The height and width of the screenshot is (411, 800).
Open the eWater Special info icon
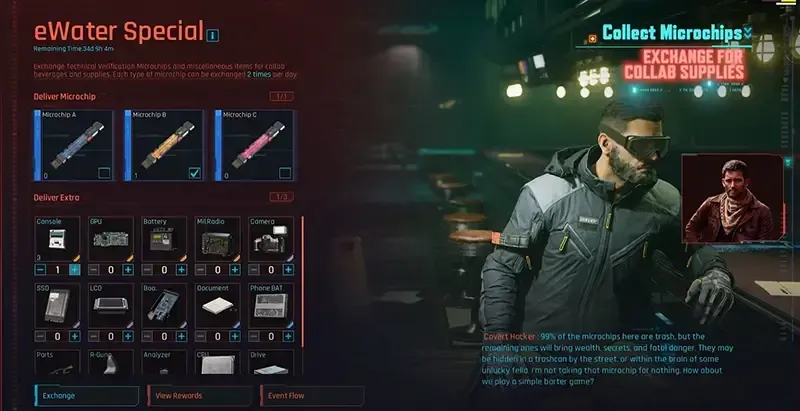(212, 37)
